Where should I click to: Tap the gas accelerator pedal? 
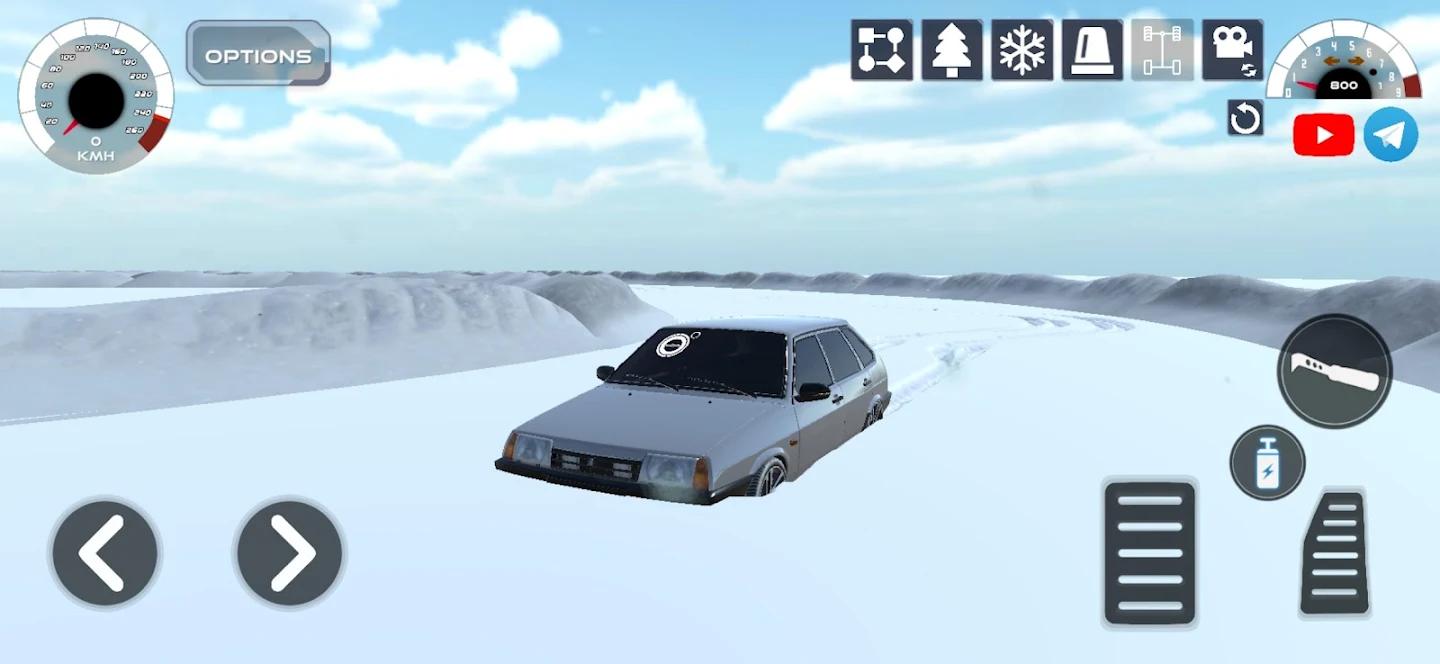1335,553
